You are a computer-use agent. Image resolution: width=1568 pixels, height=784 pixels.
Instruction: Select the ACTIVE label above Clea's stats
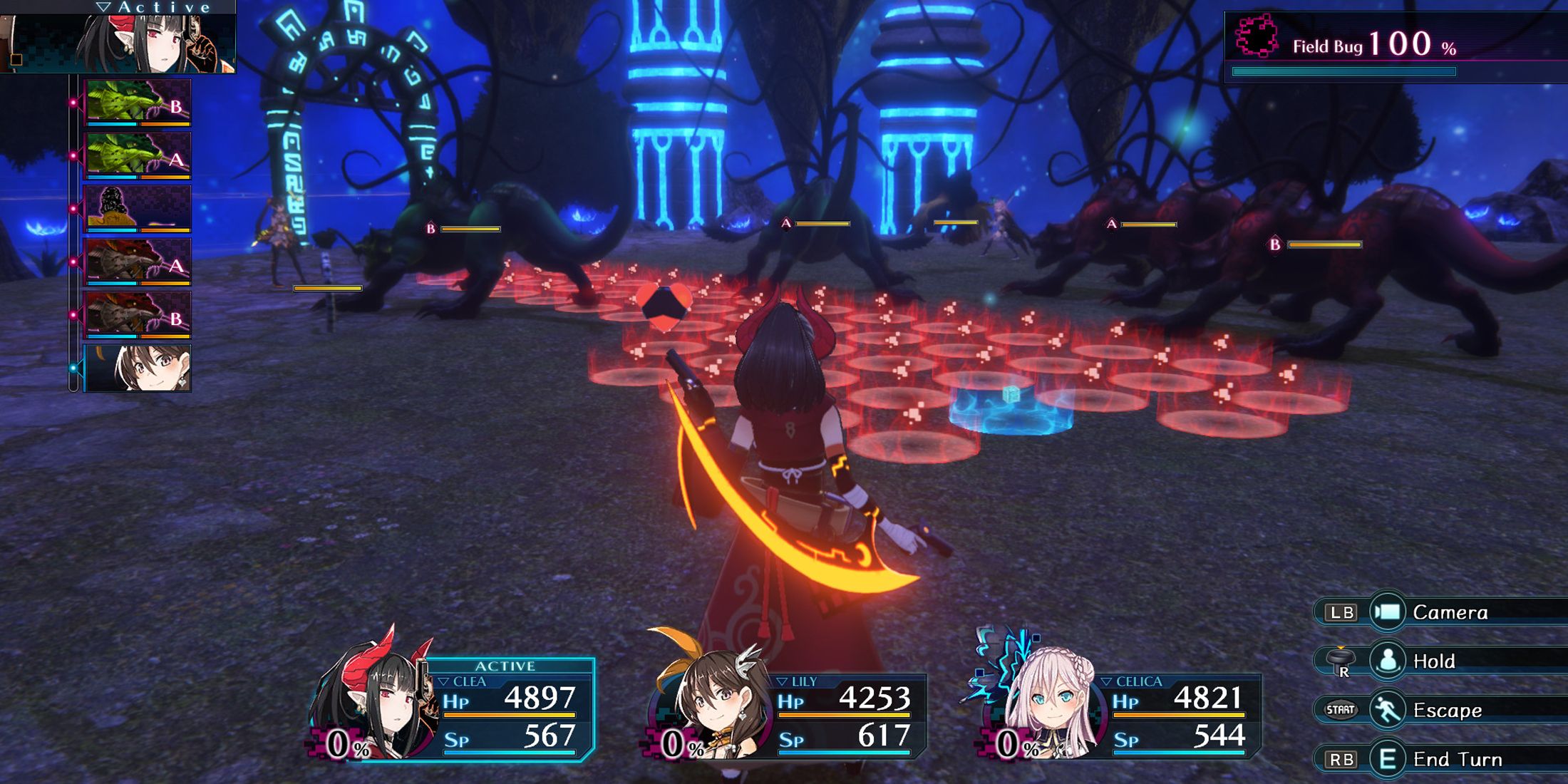coord(506,666)
